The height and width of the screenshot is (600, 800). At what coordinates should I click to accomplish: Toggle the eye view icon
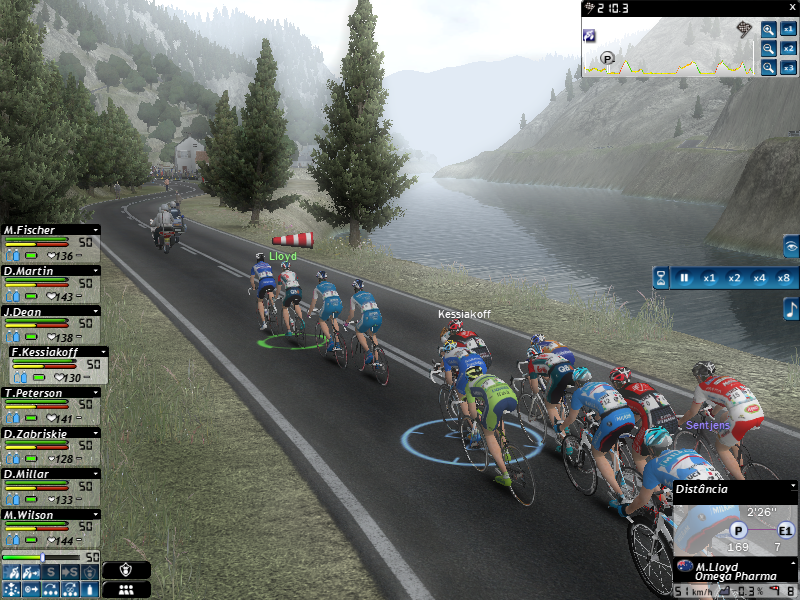click(x=790, y=245)
